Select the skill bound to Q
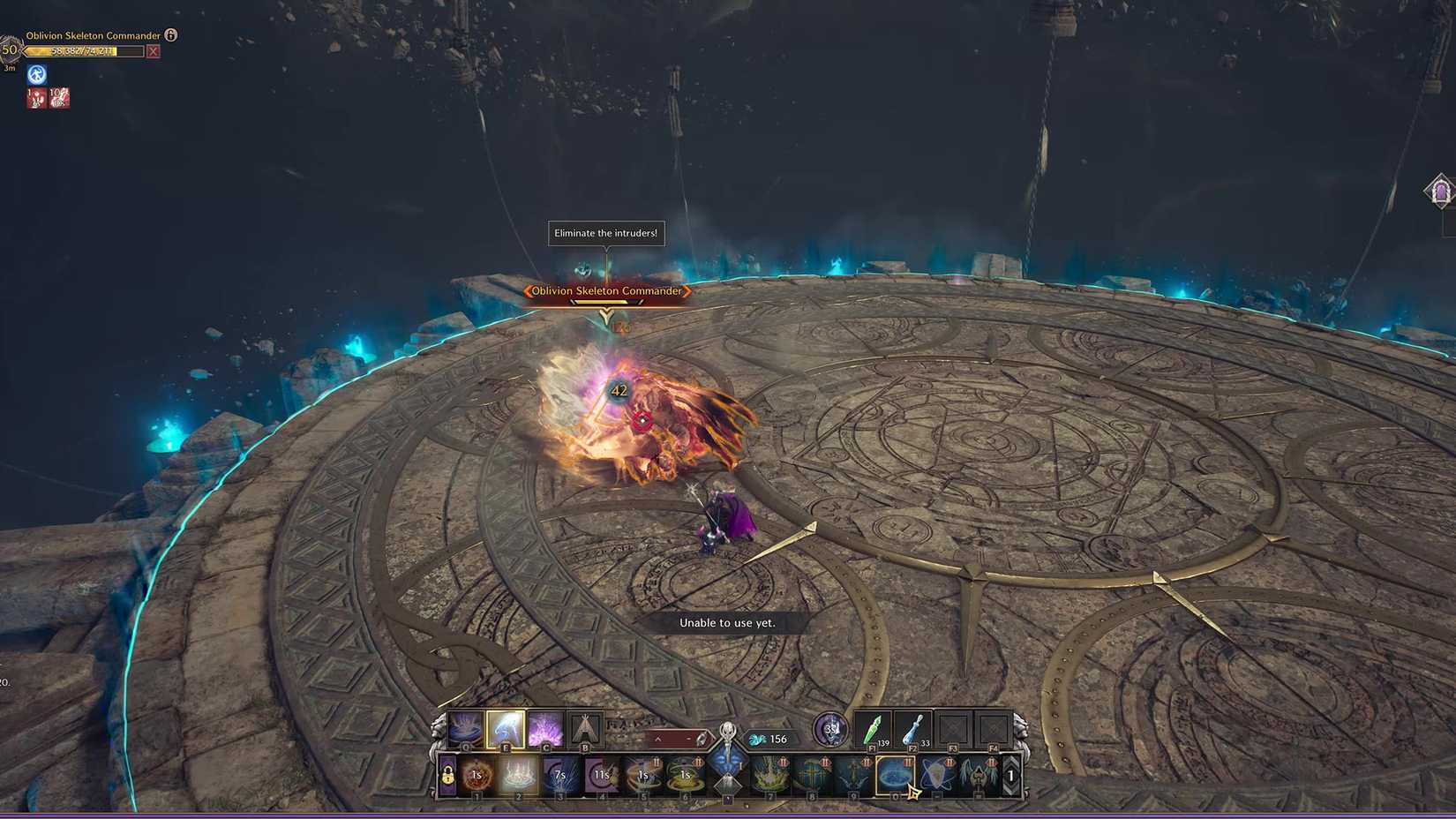 point(466,729)
